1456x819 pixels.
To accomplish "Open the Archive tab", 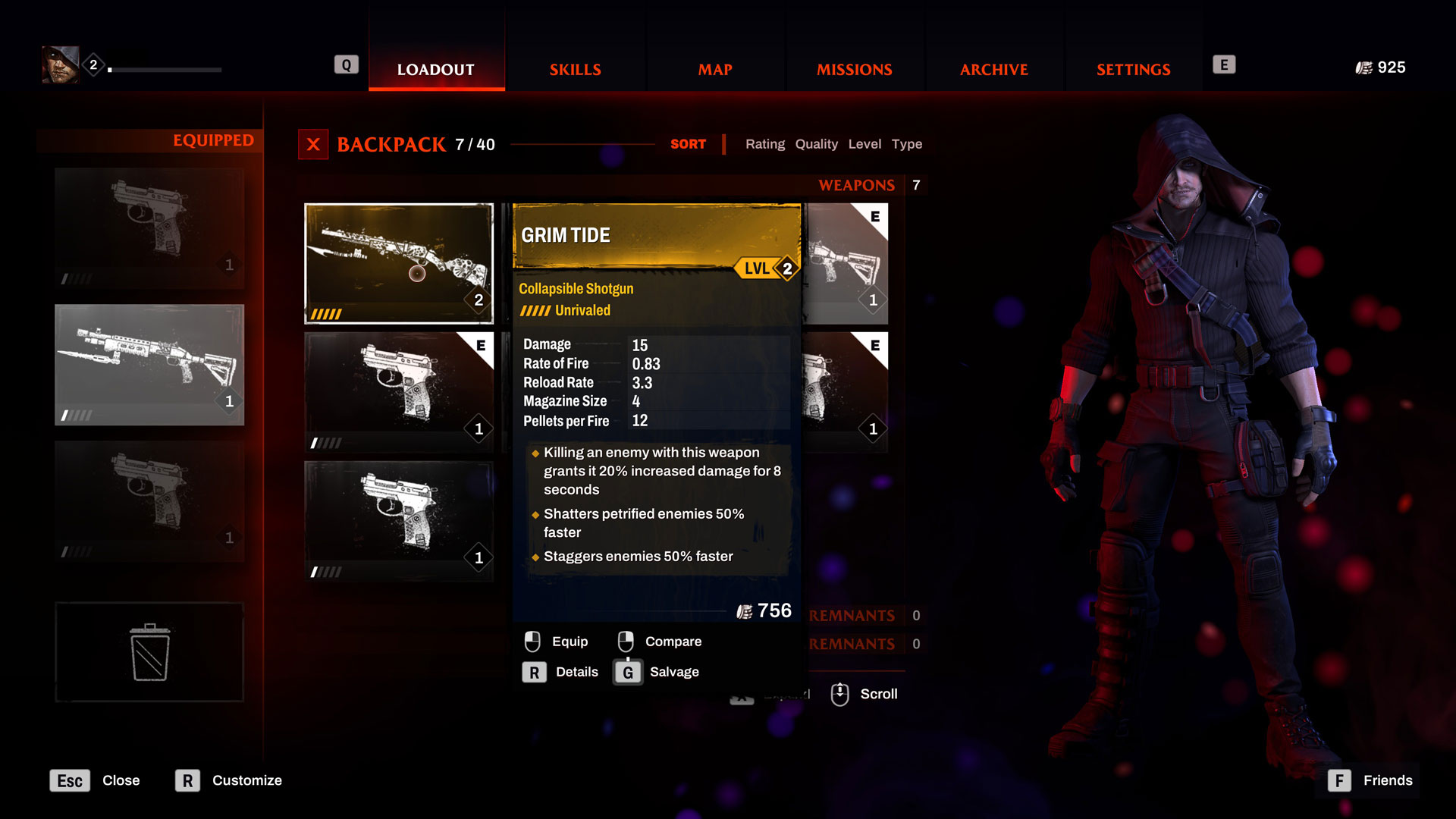I will point(993,70).
